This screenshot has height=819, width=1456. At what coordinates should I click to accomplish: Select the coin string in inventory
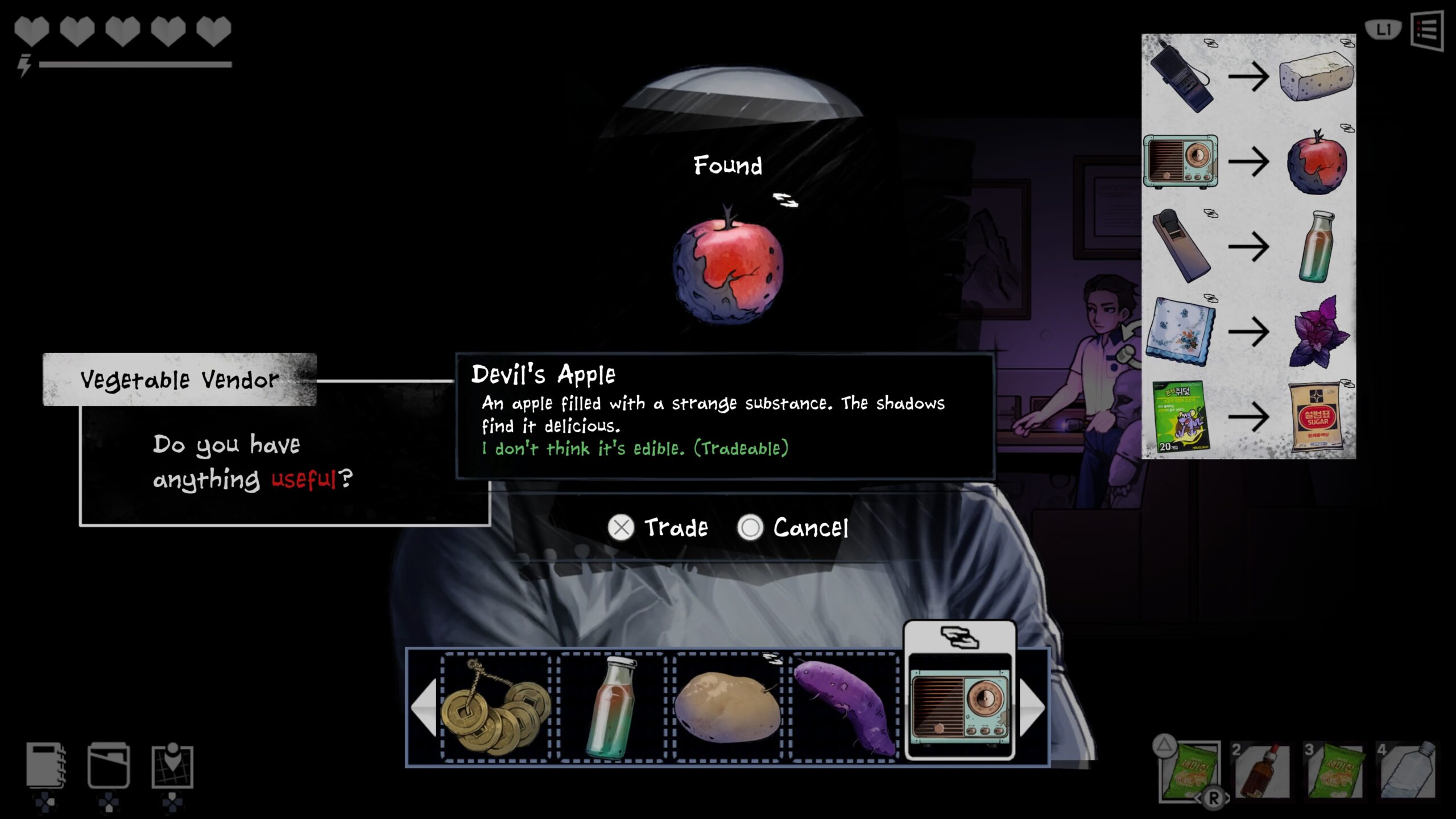pos(495,706)
